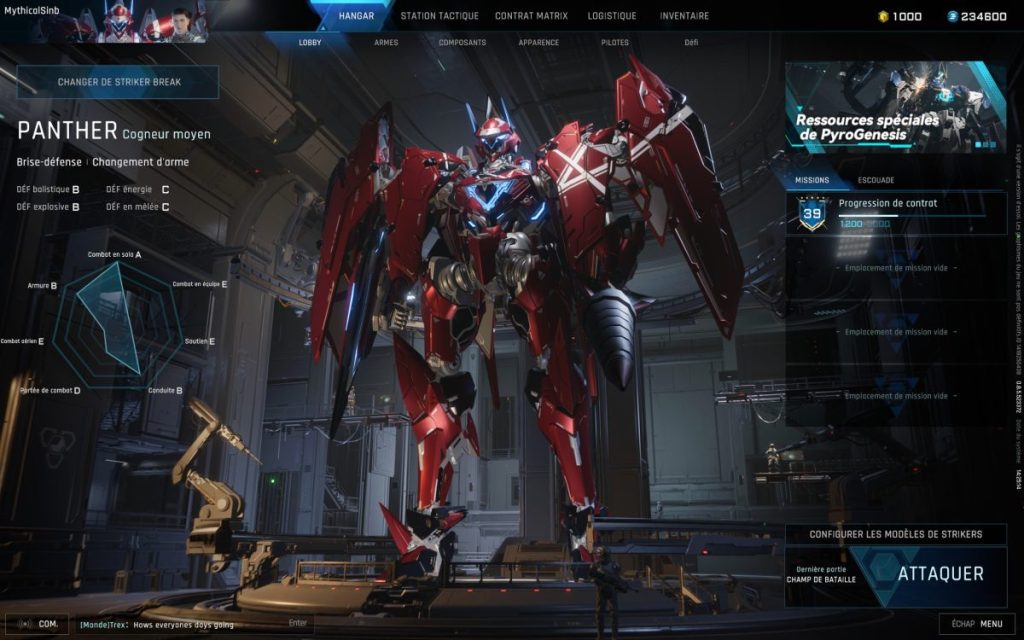Launch battle with the Attaquer button
Screen dimensions: 1024x640
(x=939, y=574)
